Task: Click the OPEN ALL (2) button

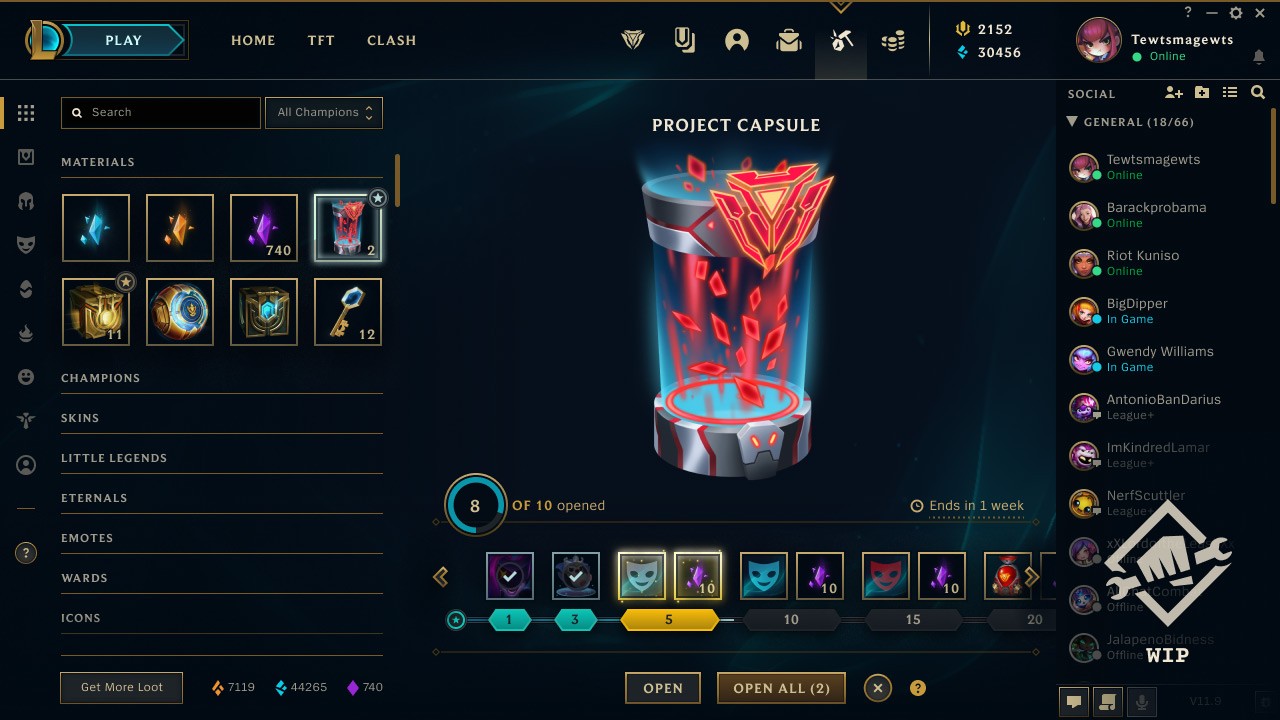Action: [781, 687]
